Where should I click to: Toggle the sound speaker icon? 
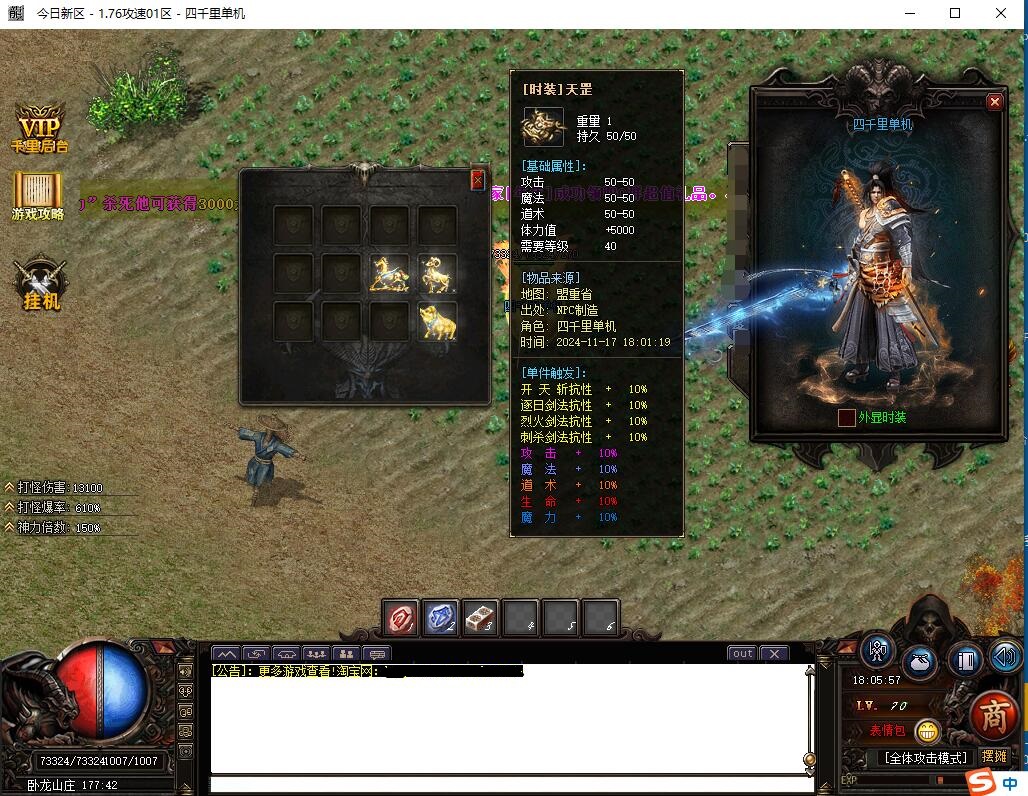point(1005,657)
